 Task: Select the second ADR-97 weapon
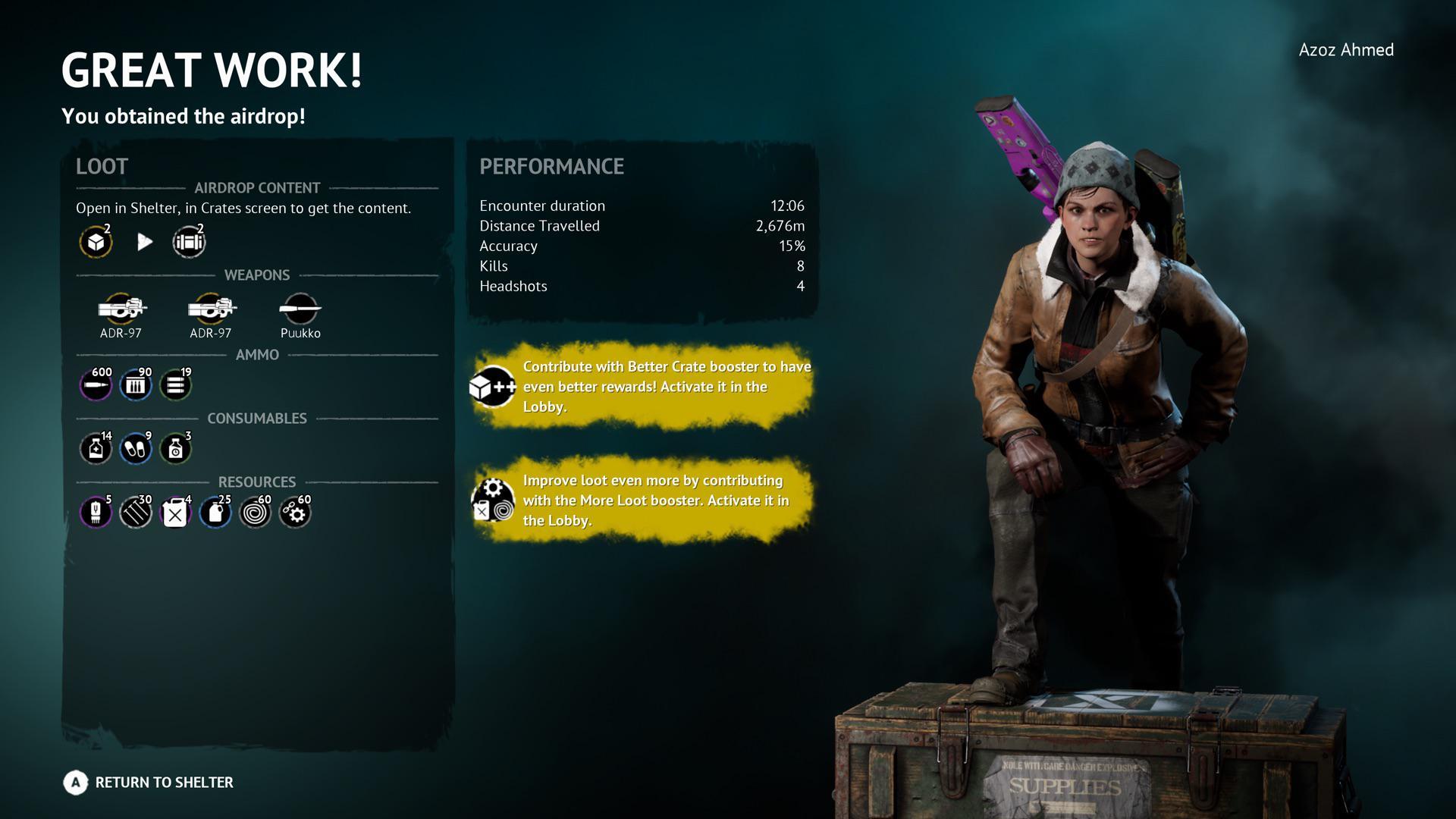tap(209, 309)
